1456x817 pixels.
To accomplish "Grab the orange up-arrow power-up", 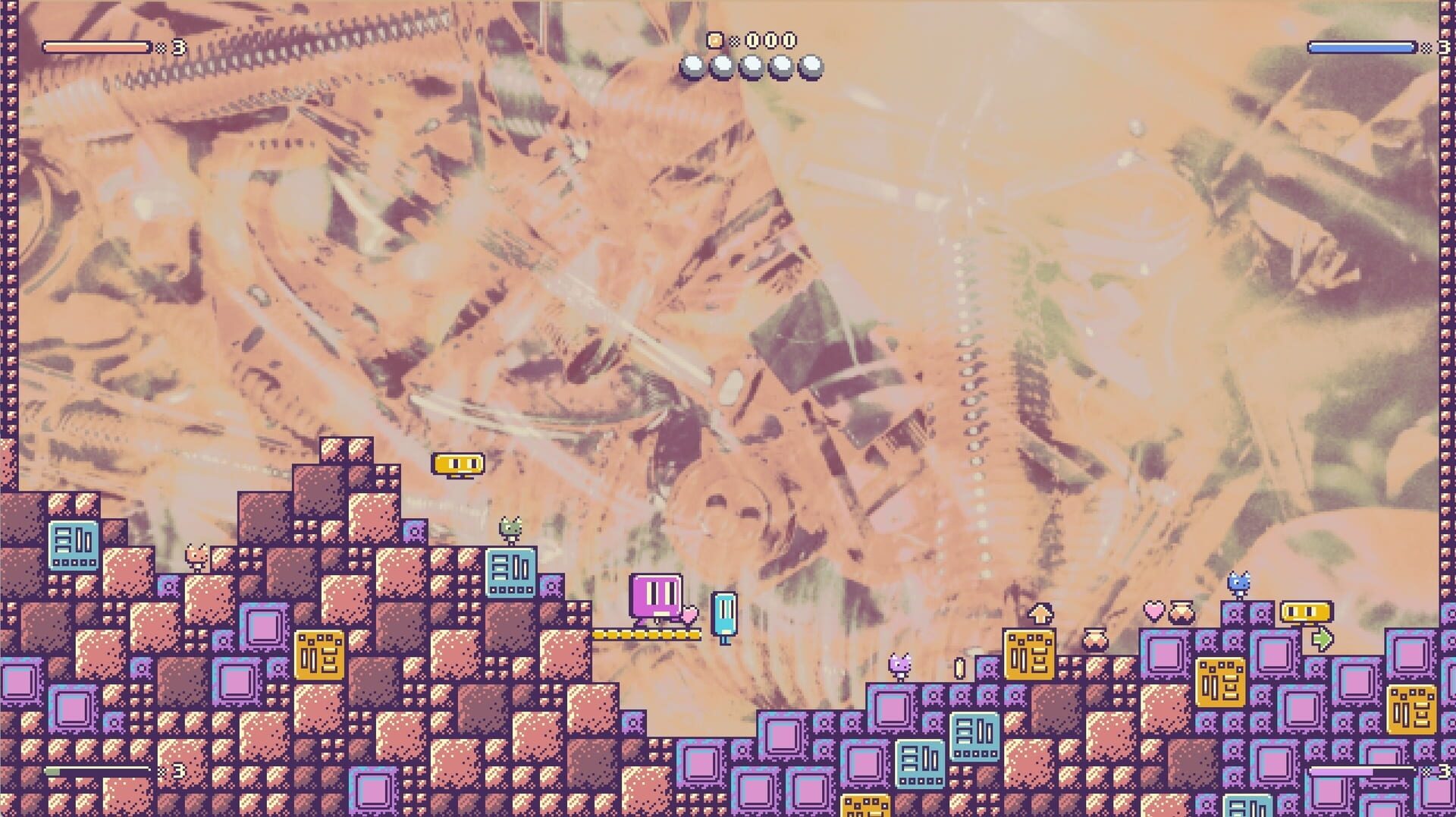I will pos(1040,613).
